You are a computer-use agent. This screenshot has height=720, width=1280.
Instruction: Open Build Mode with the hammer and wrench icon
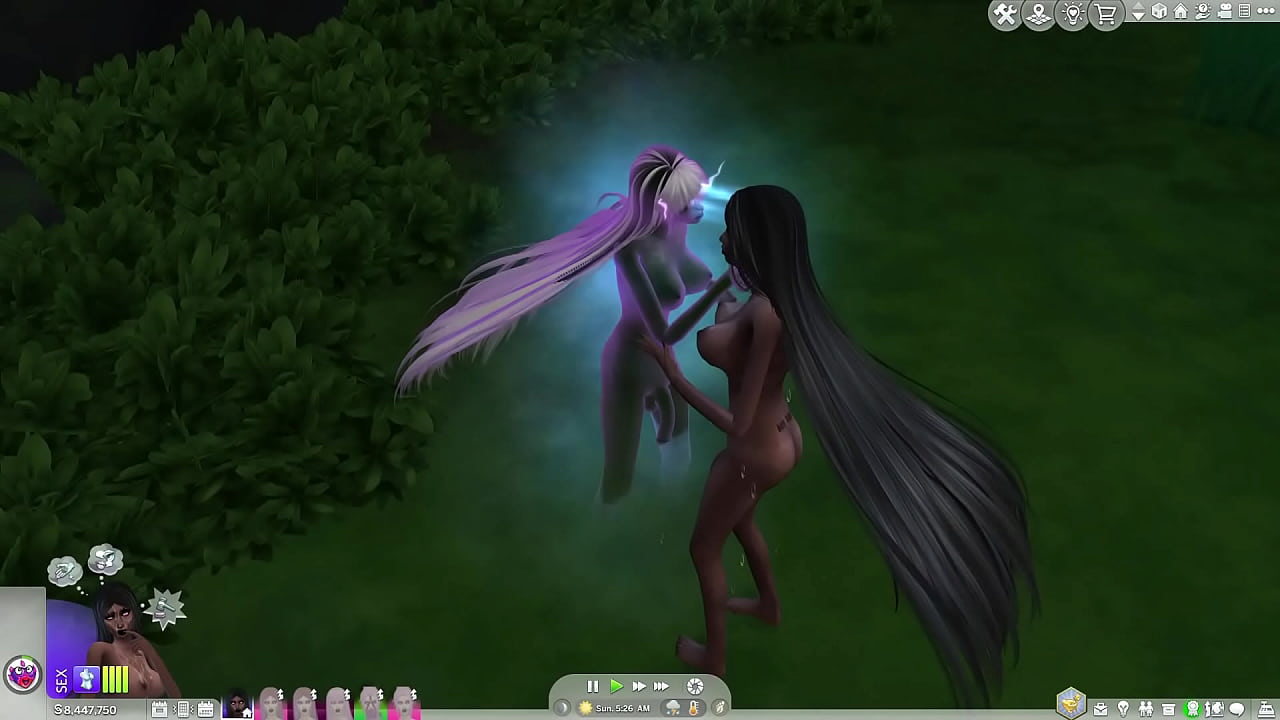coord(1005,12)
